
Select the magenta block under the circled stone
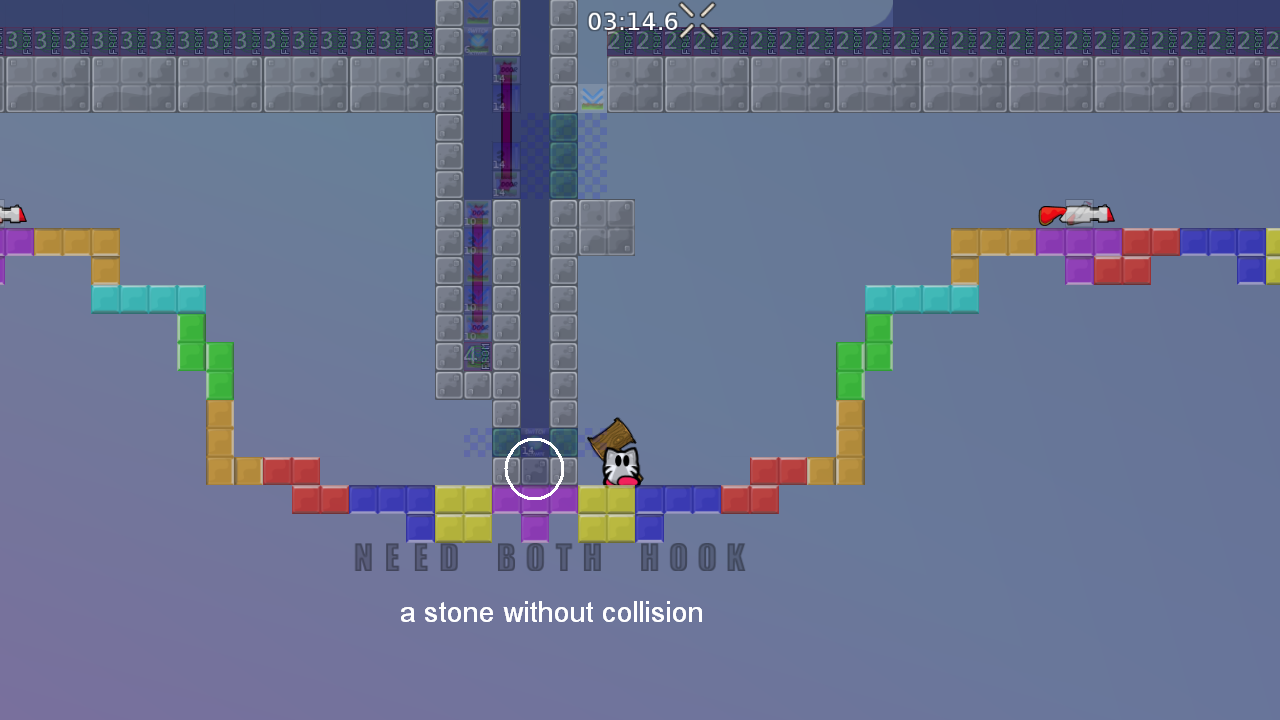[533, 500]
